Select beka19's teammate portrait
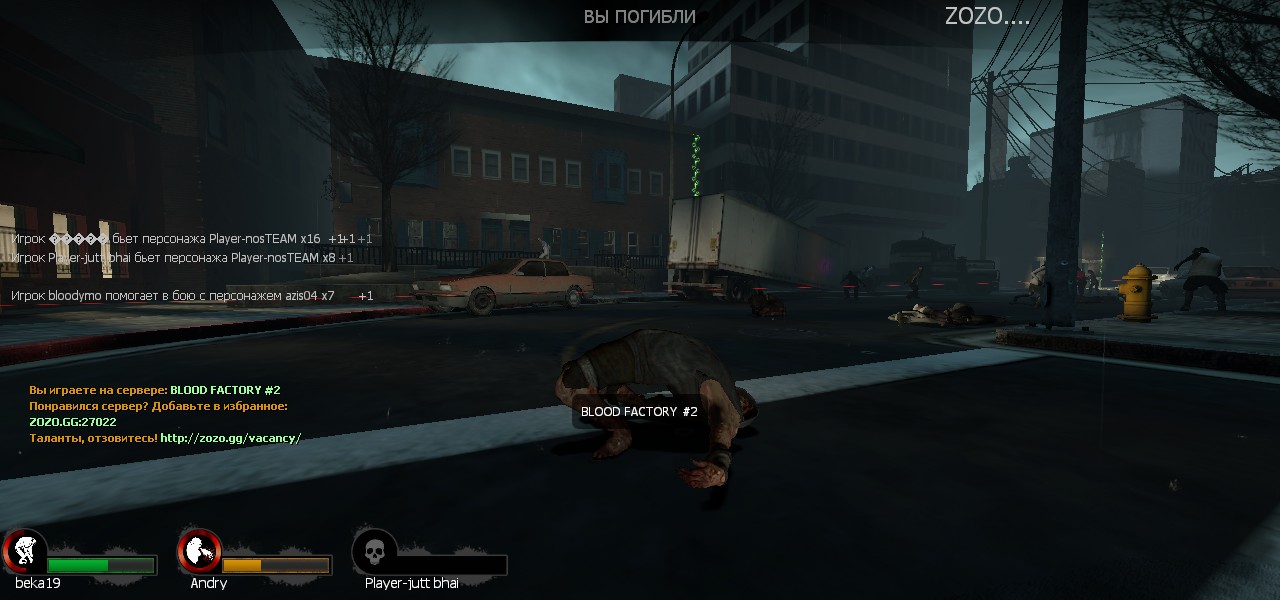Screen dimensions: 1280x600 (24, 551)
